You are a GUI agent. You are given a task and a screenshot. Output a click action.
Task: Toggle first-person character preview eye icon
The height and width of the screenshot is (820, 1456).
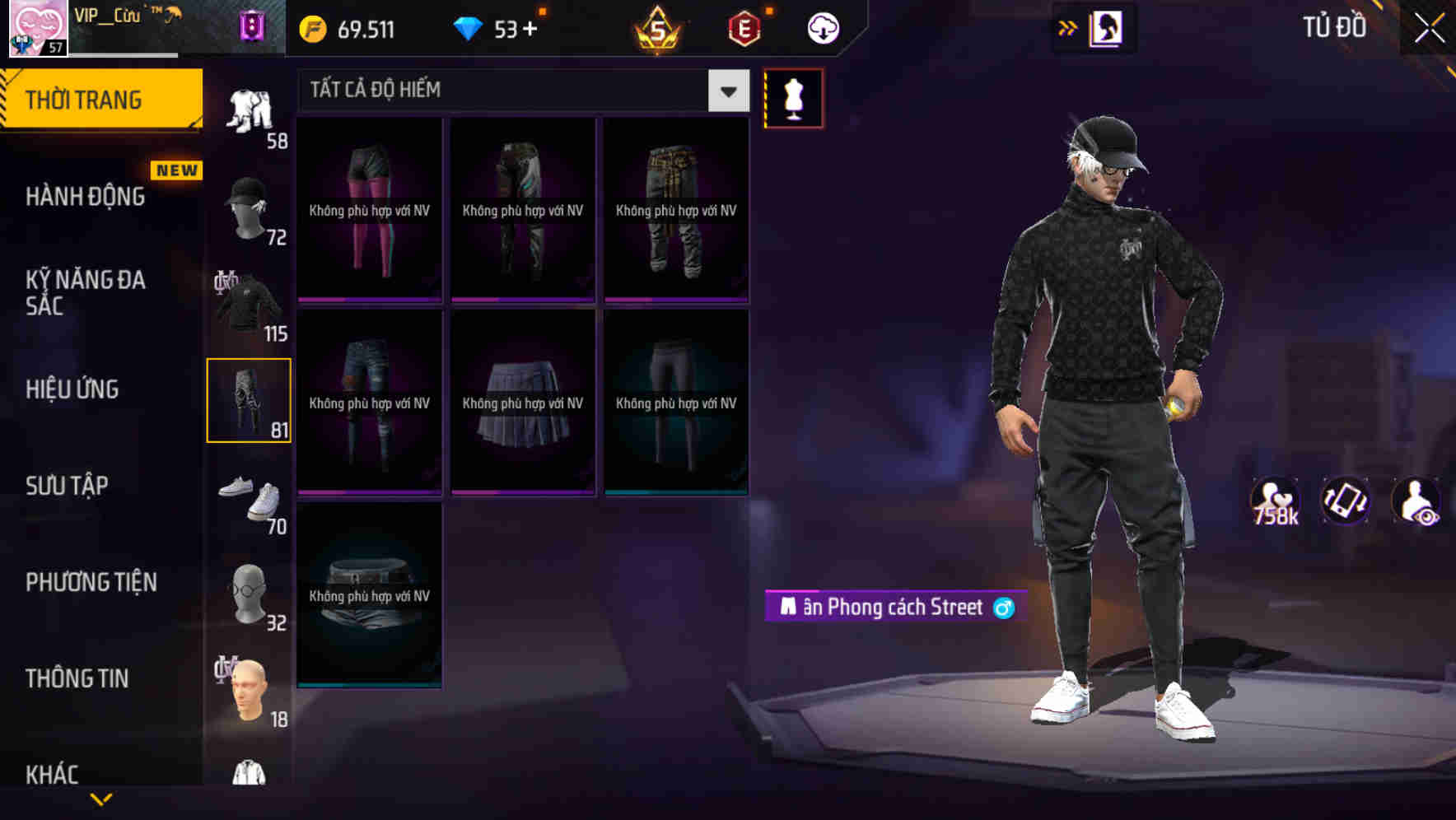1419,501
